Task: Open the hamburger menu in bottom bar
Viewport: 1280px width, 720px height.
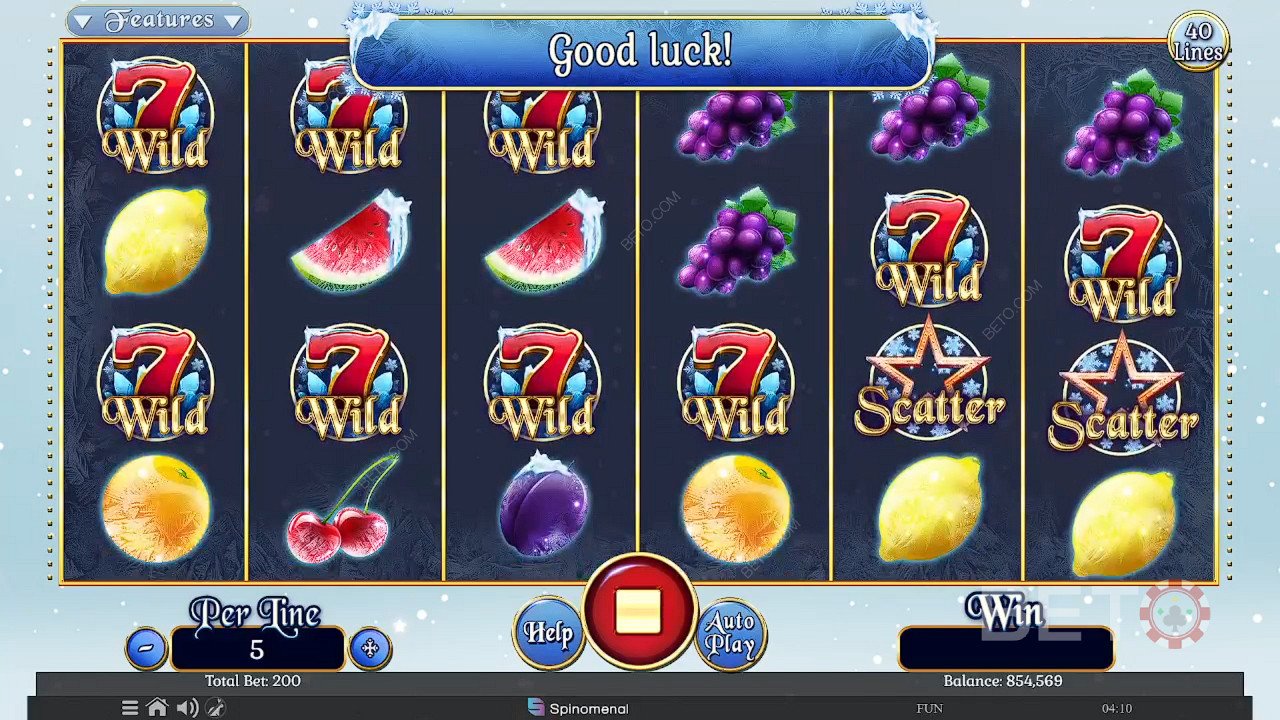Action: 130,708
